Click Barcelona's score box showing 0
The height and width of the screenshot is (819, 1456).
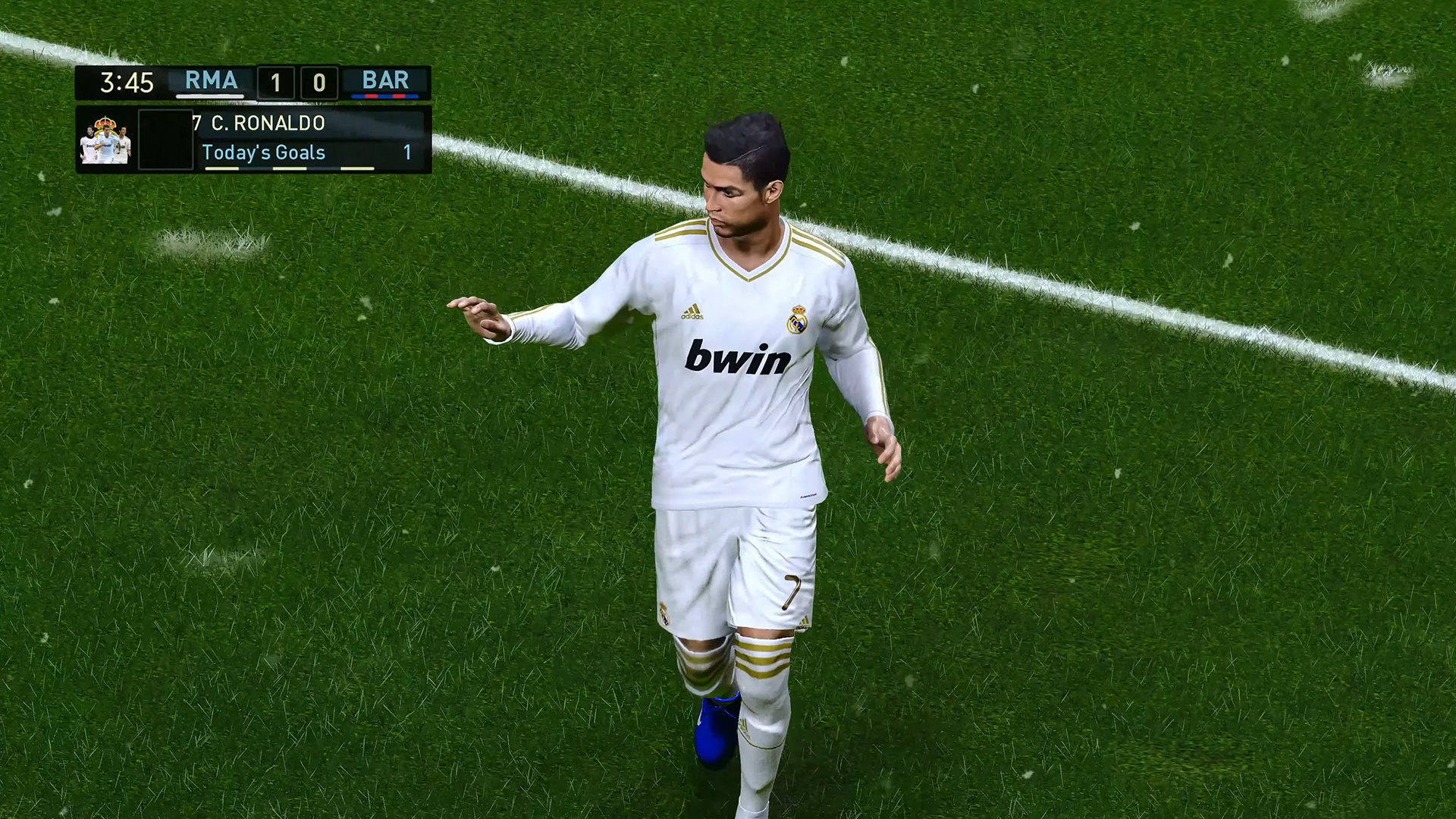tap(319, 82)
